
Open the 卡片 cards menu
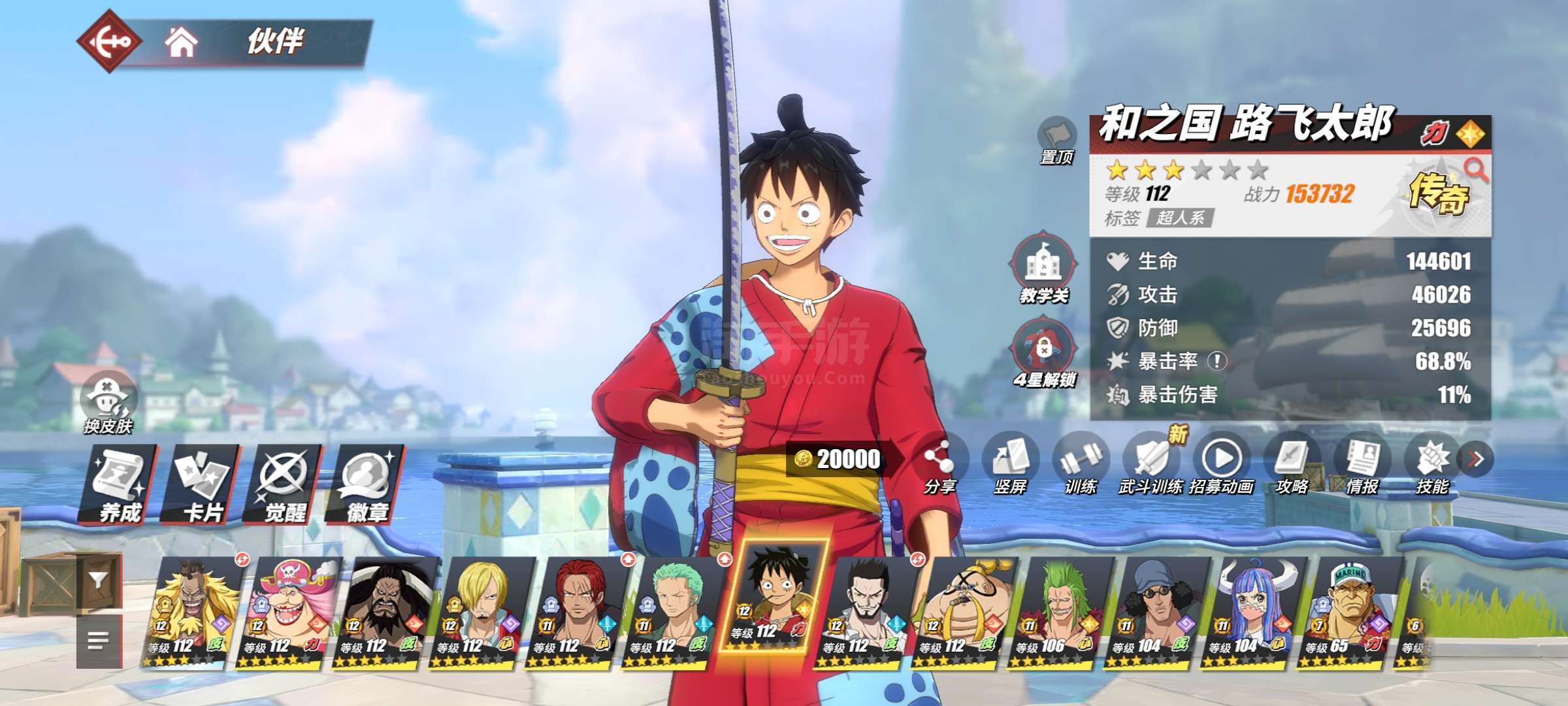pos(202,485)
